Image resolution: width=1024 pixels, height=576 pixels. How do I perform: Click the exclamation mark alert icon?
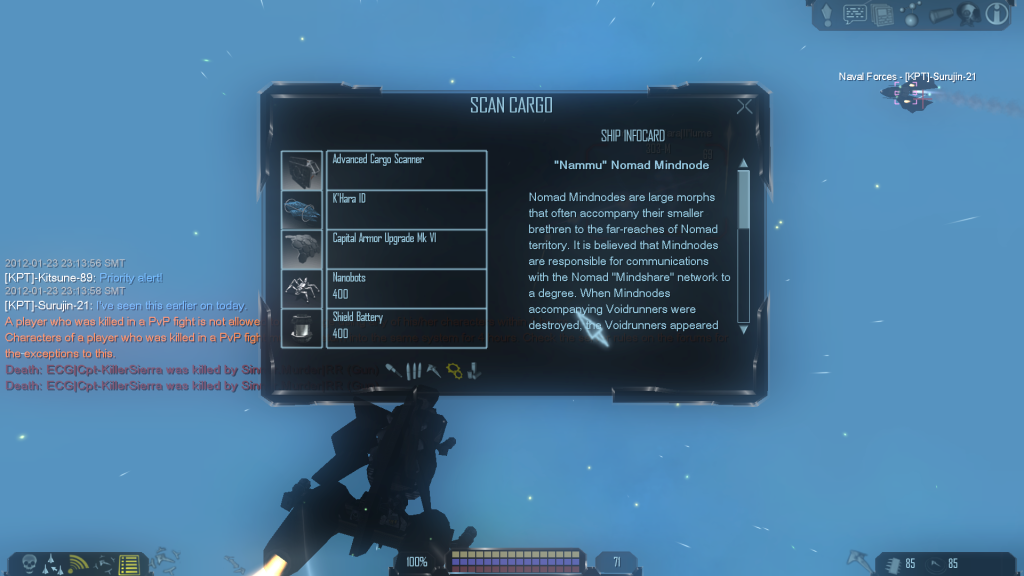pos(826,13)
